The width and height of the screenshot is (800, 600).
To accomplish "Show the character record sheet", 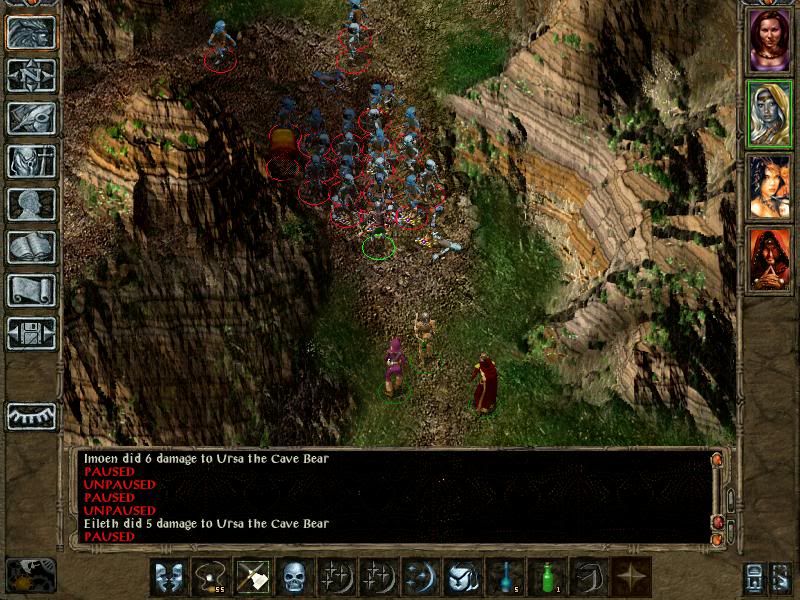I will (31, 204).
